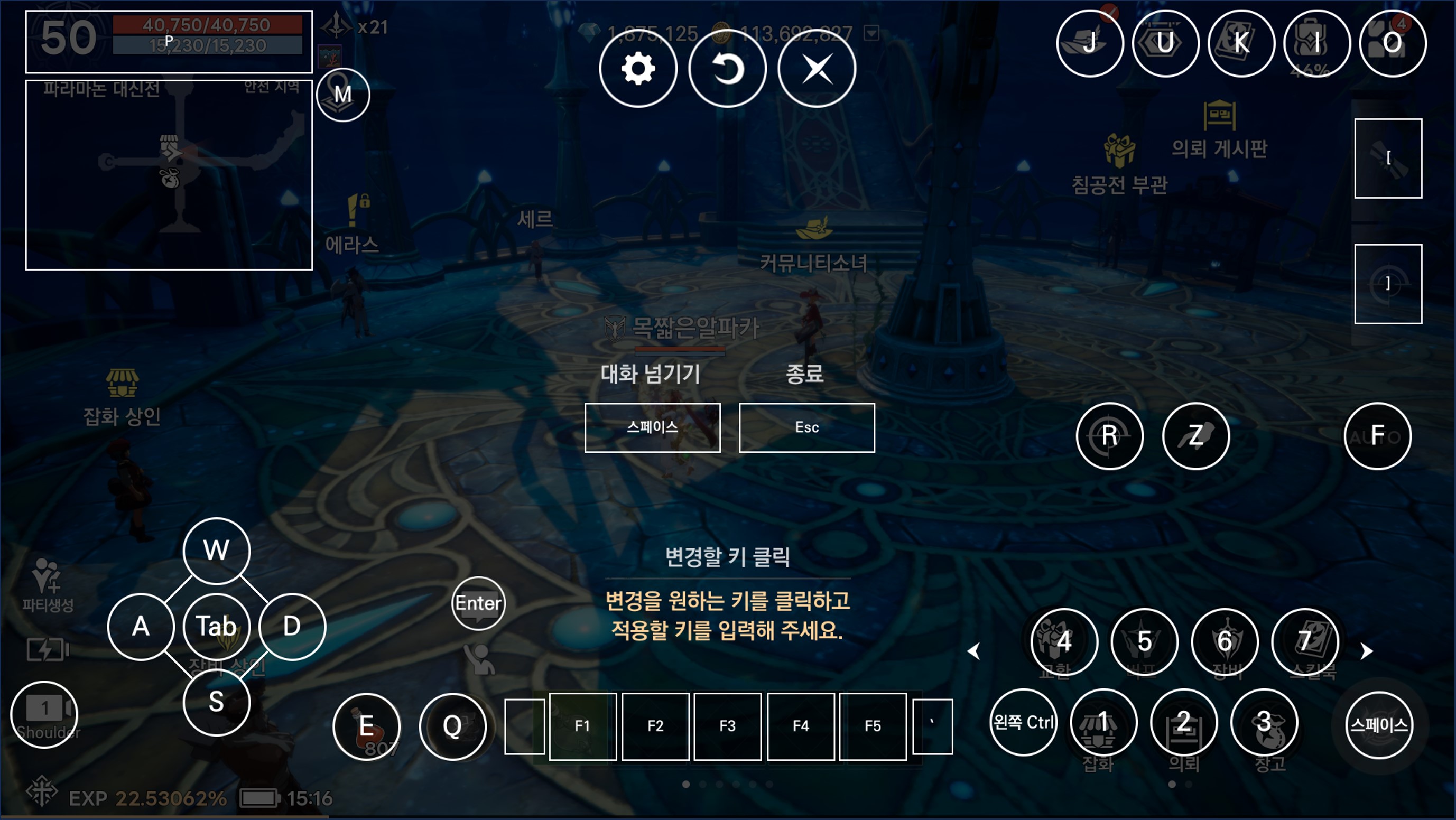Image resolution: width=1456 pixels, height=820 pixels.
Task: Click the number 7 skill key binding
Action: (x=1305, y=641)
